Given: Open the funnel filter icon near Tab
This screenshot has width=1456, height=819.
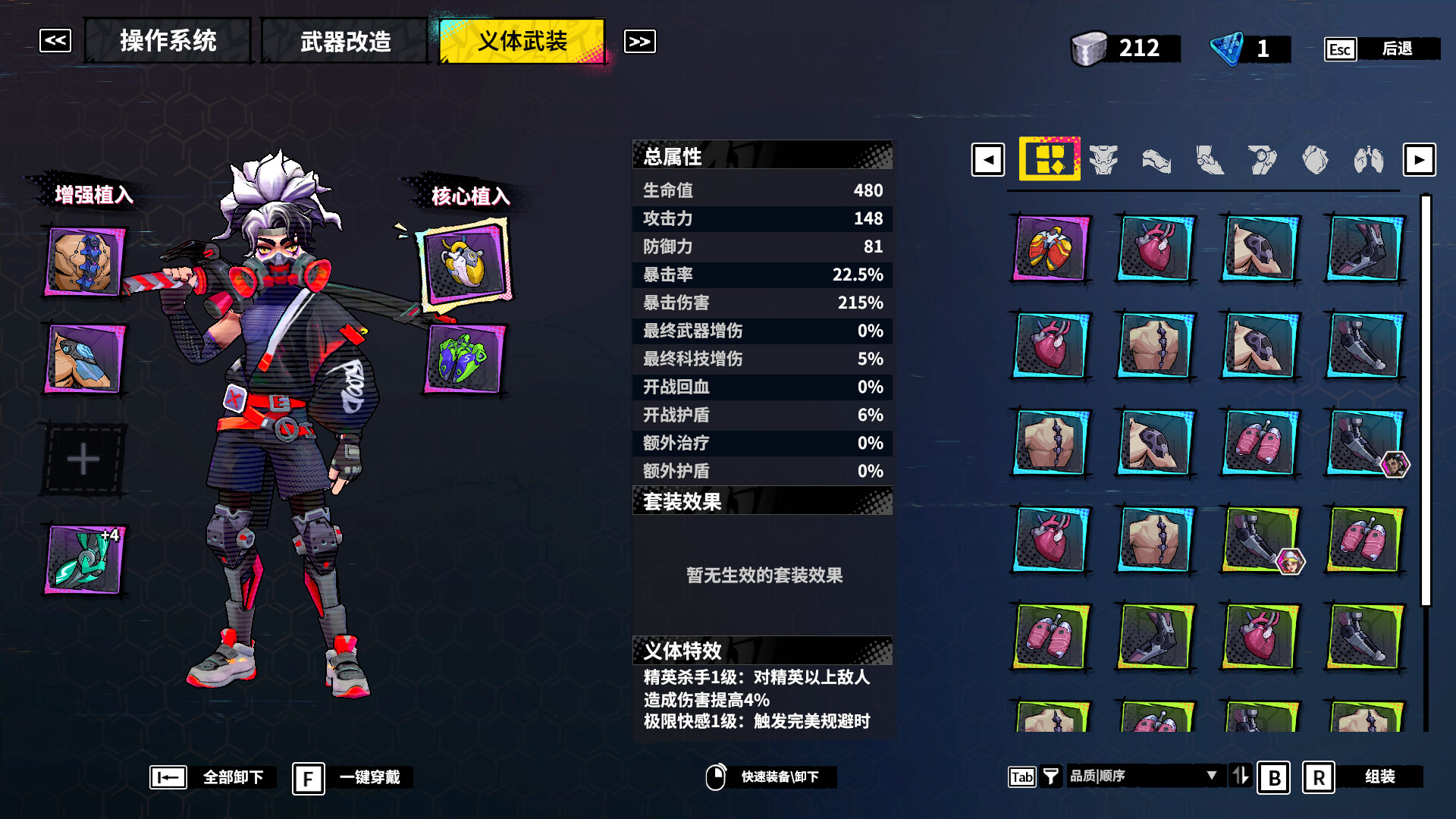Looking at the screenshot, I should click(x=1051, y=777).
